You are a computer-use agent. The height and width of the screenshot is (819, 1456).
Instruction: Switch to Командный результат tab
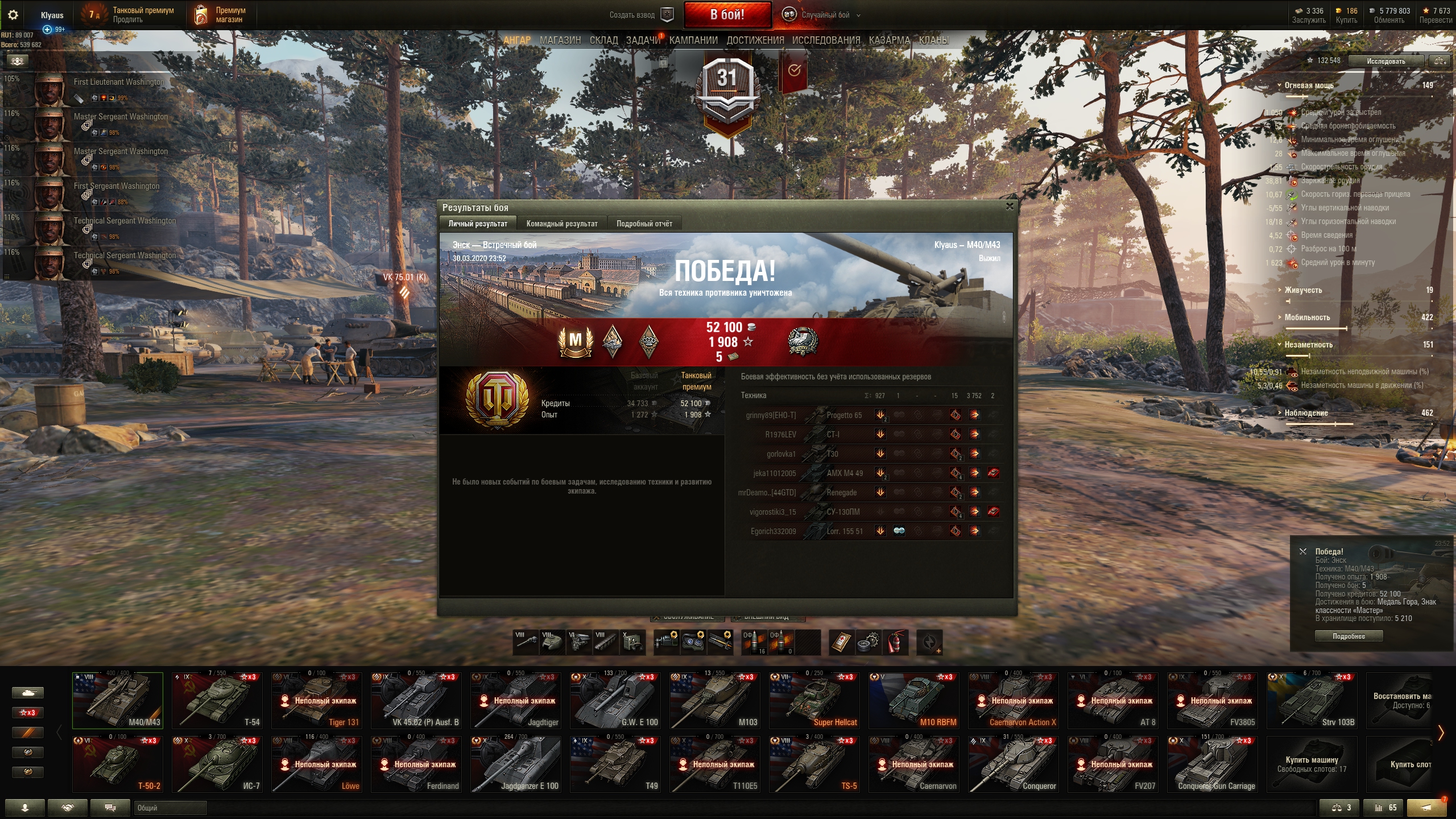click(x=561, y=224)
